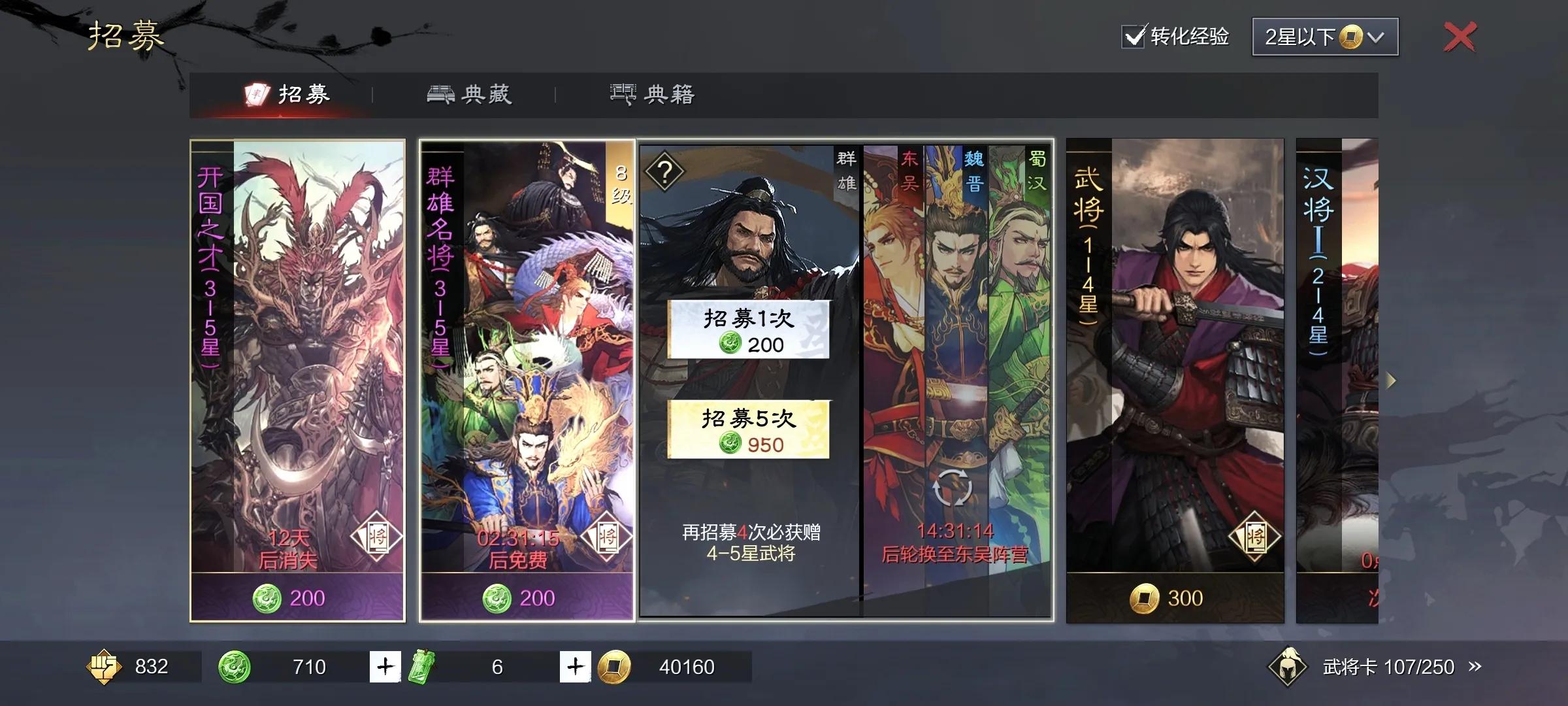This screenshot has height=706, width=1568.
Task: Click the 招募1次 recruit once button
Action: (747, 330)
